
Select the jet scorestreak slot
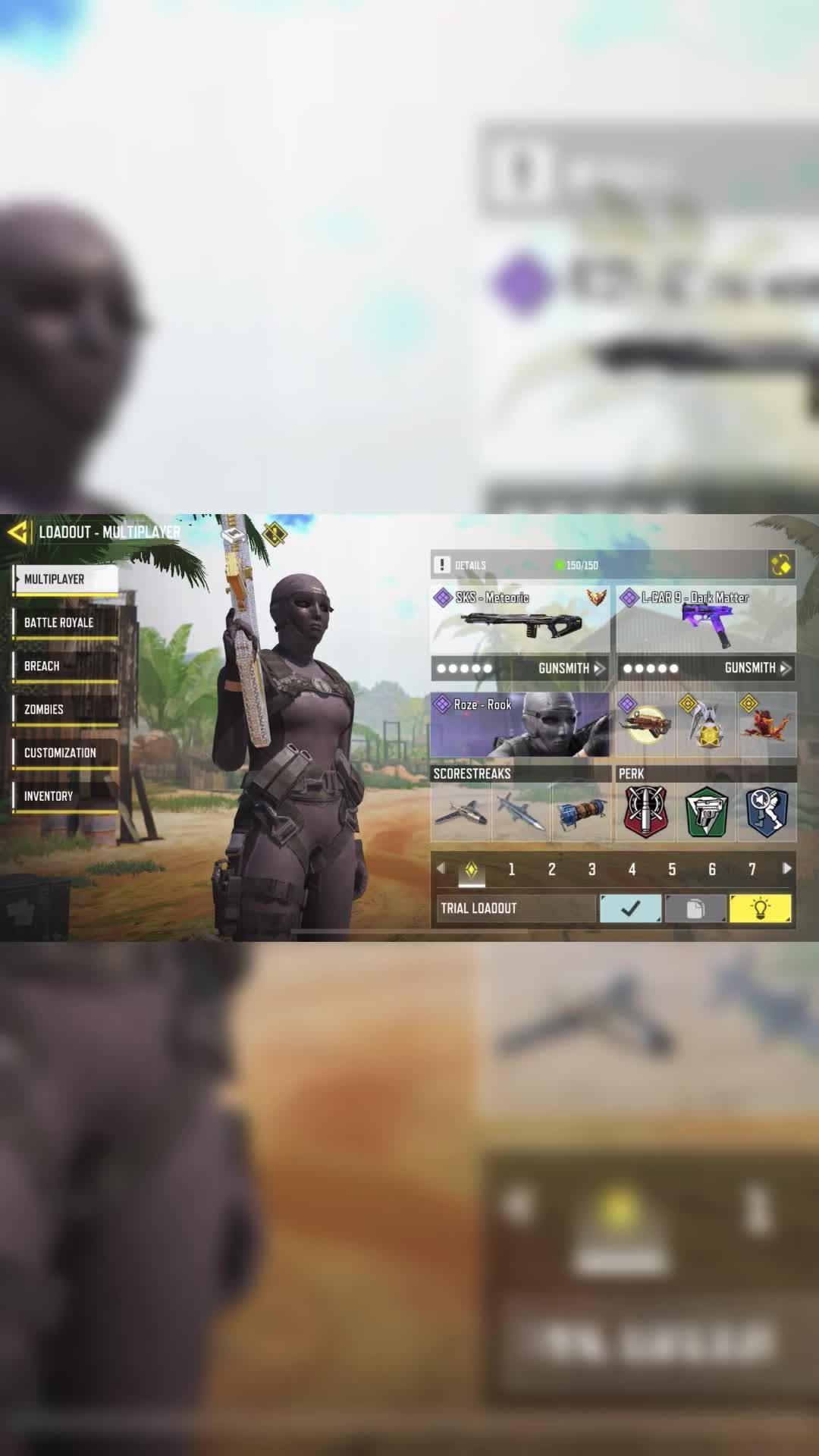pyautogui.click(x=460, y=812)
